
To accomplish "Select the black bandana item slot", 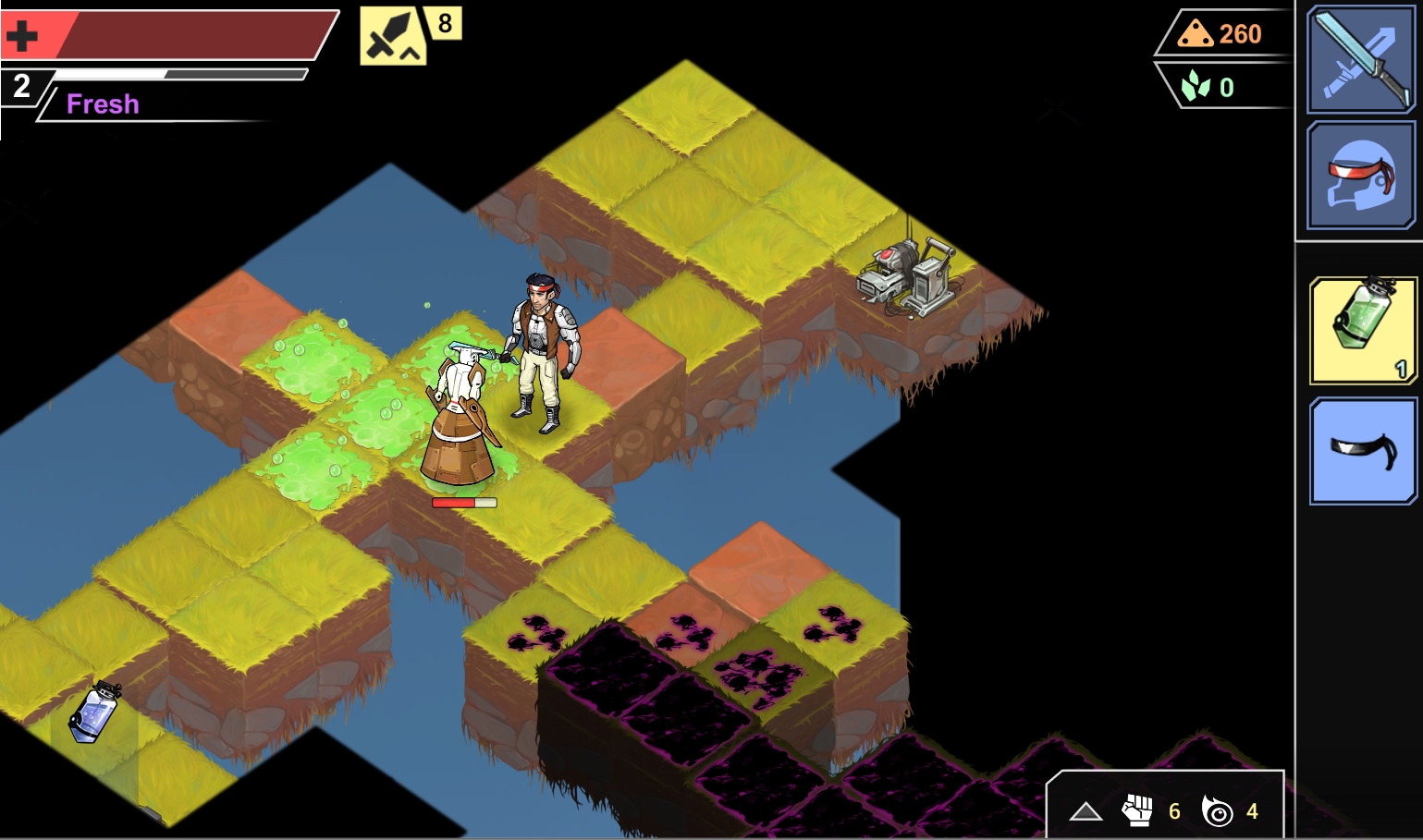I will point(1363,451).
